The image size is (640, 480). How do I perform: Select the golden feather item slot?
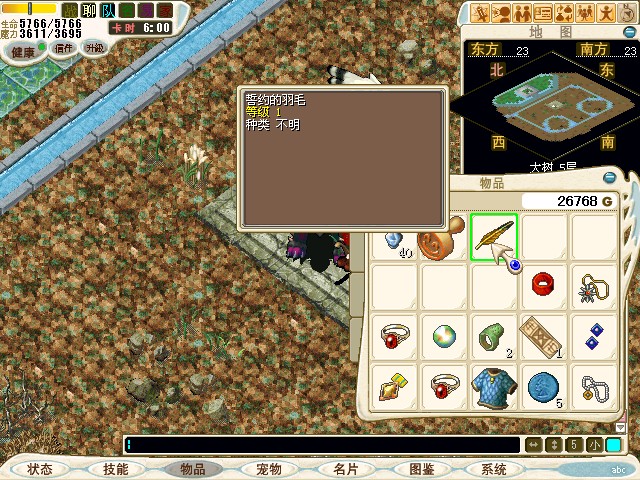click(494, 238)
